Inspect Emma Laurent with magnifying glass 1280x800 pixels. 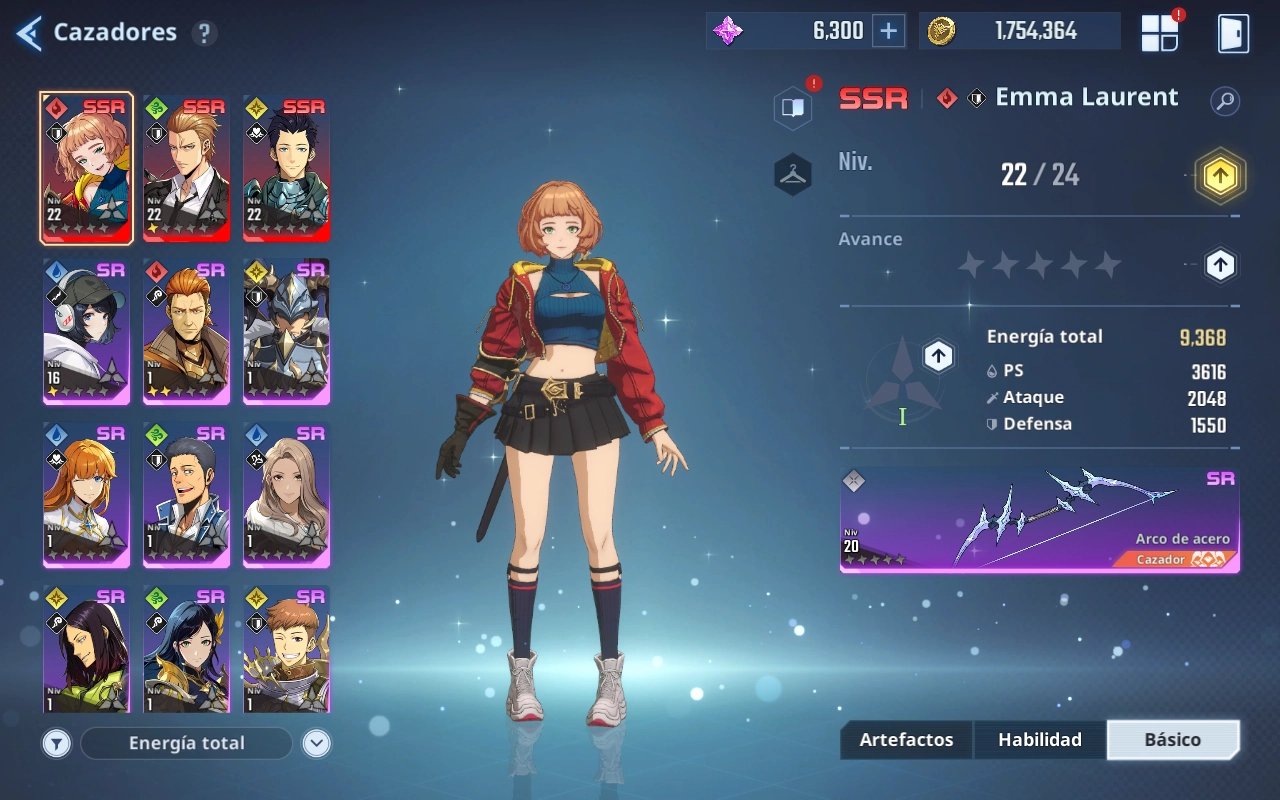pyautogui.click(x=1224, y=100)
